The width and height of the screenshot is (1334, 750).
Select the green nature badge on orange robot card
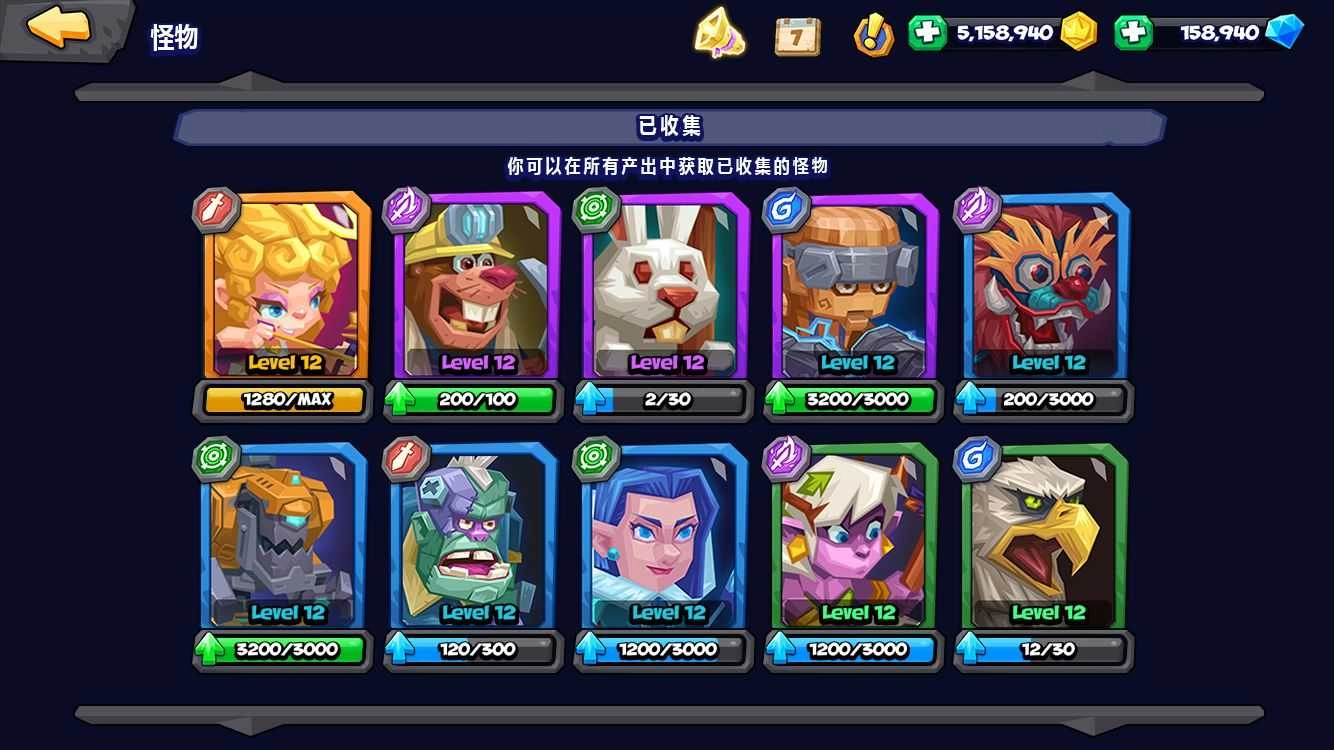[x=215, y=458]
